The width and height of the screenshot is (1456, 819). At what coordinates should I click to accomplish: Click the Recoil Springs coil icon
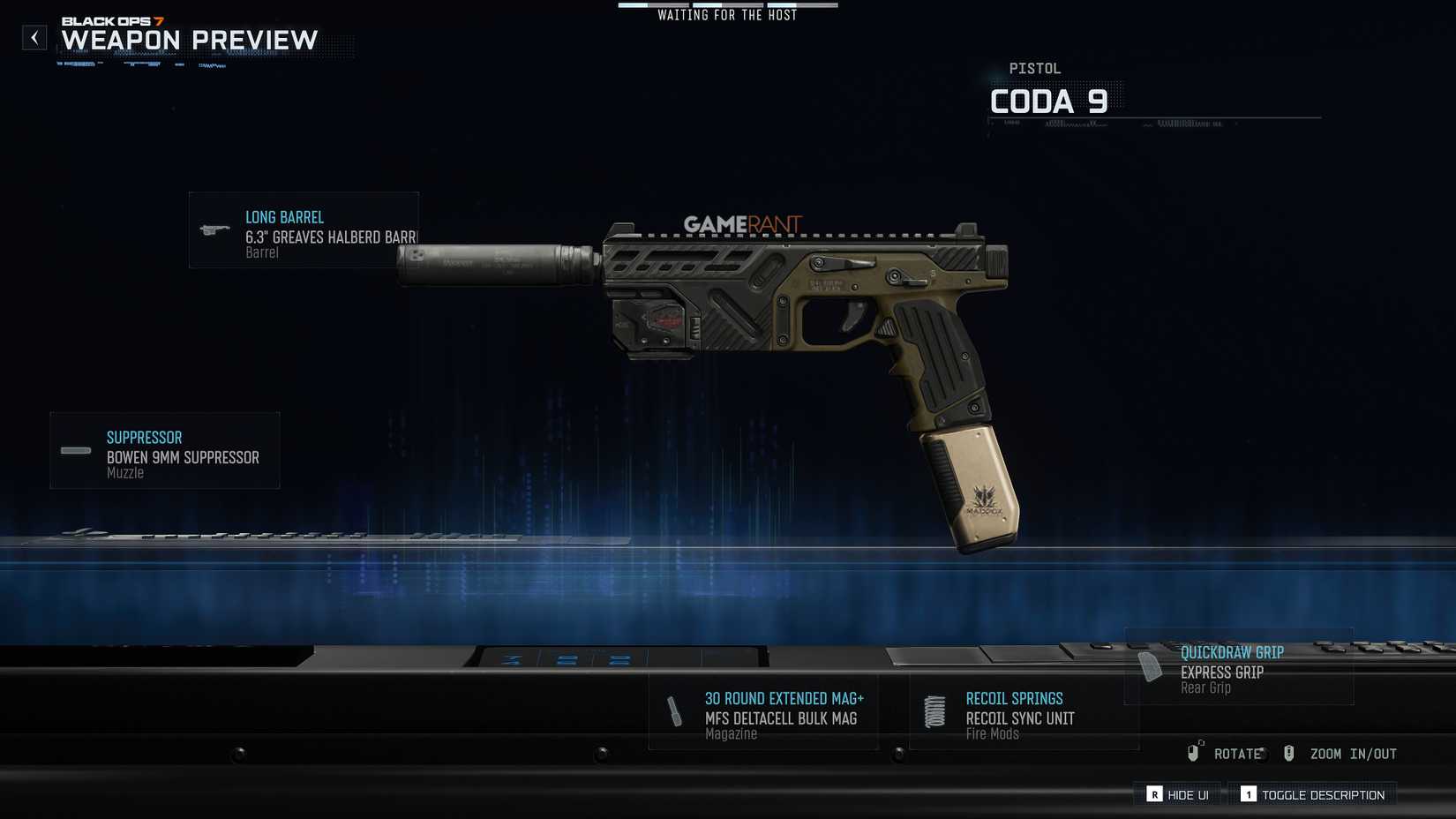pyautogui.click(x=934, y=710)
